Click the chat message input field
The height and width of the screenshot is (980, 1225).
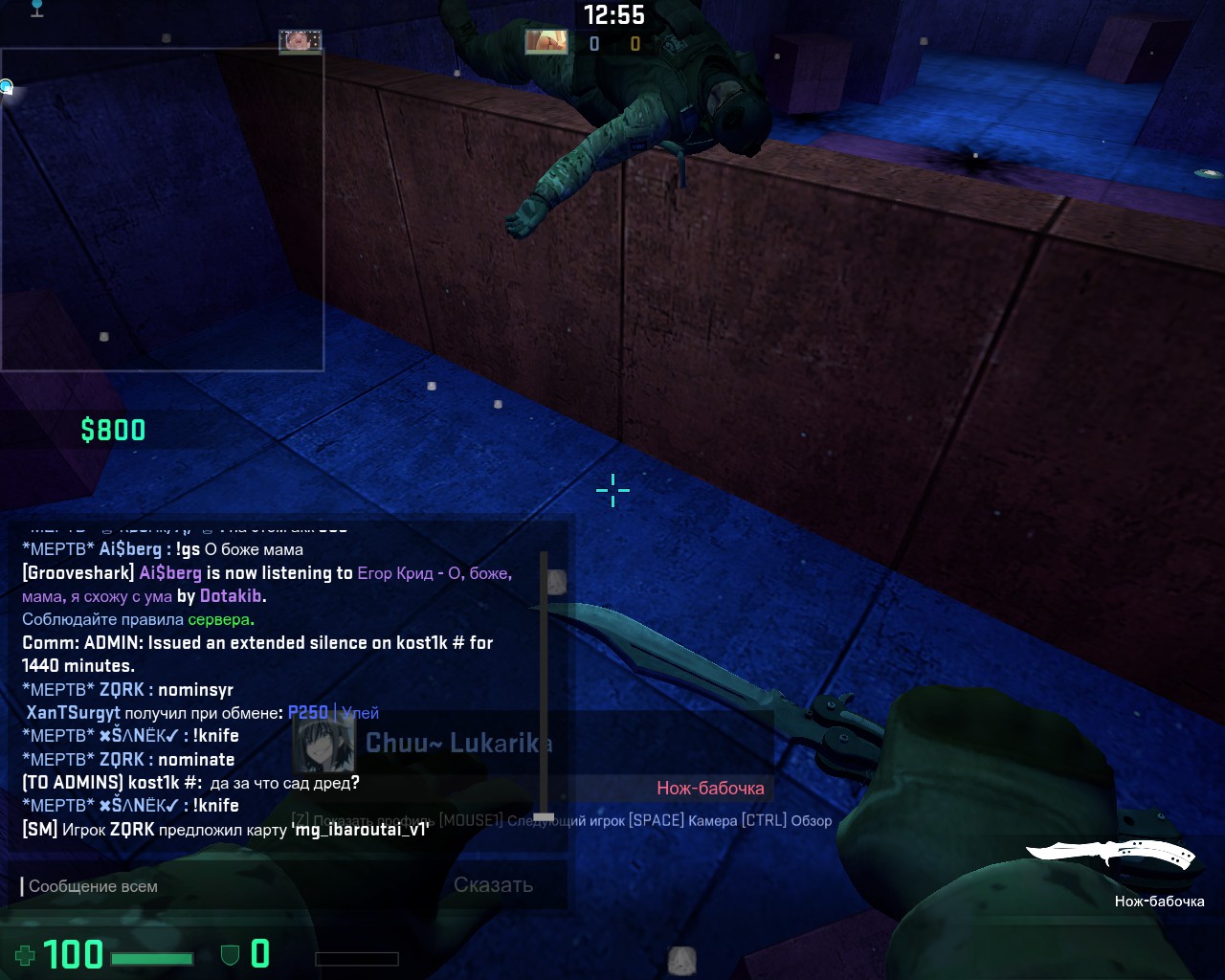pyautogui.click(x=230, y=886)
